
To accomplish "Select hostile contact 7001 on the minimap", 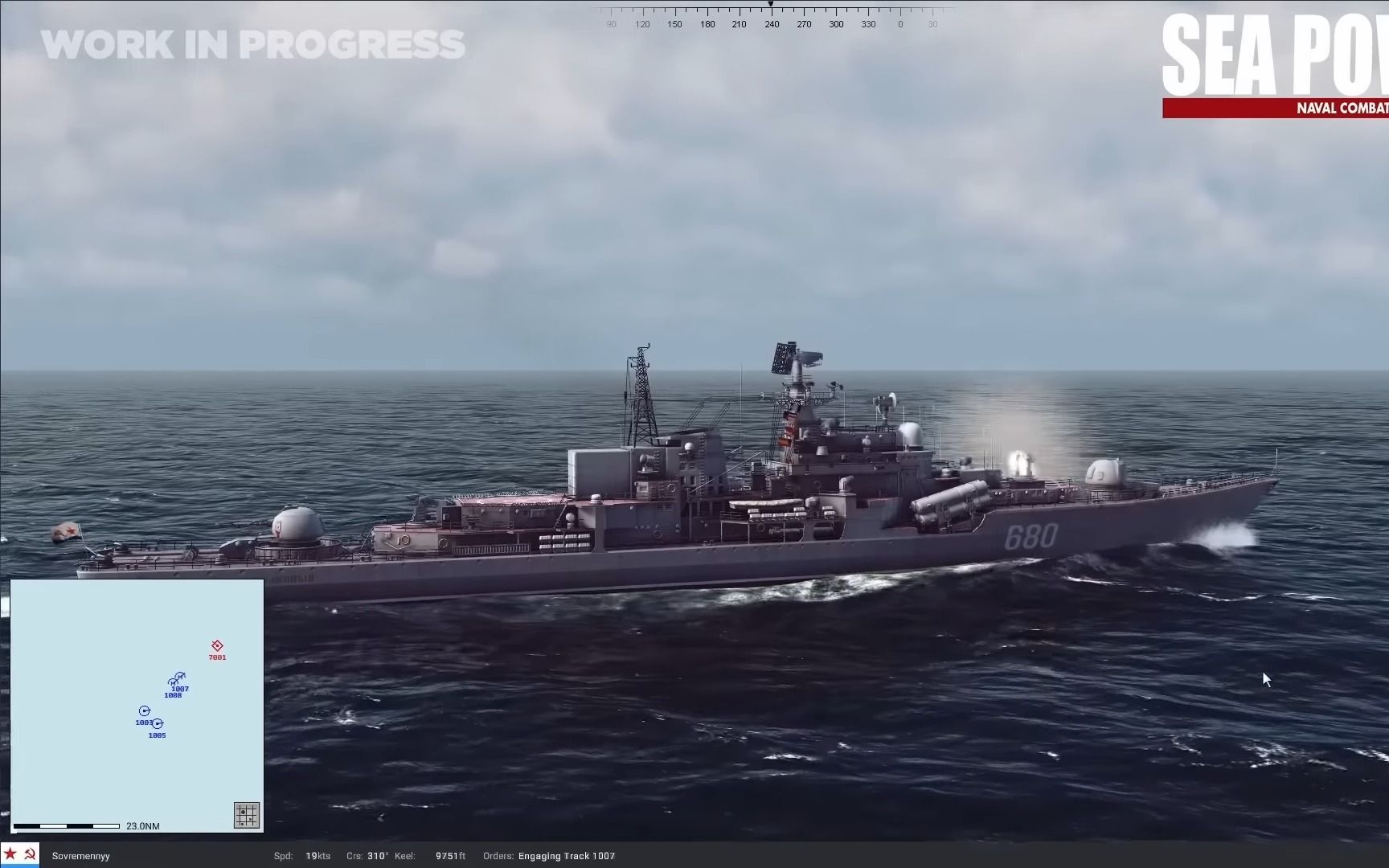I will coord(215,645).
